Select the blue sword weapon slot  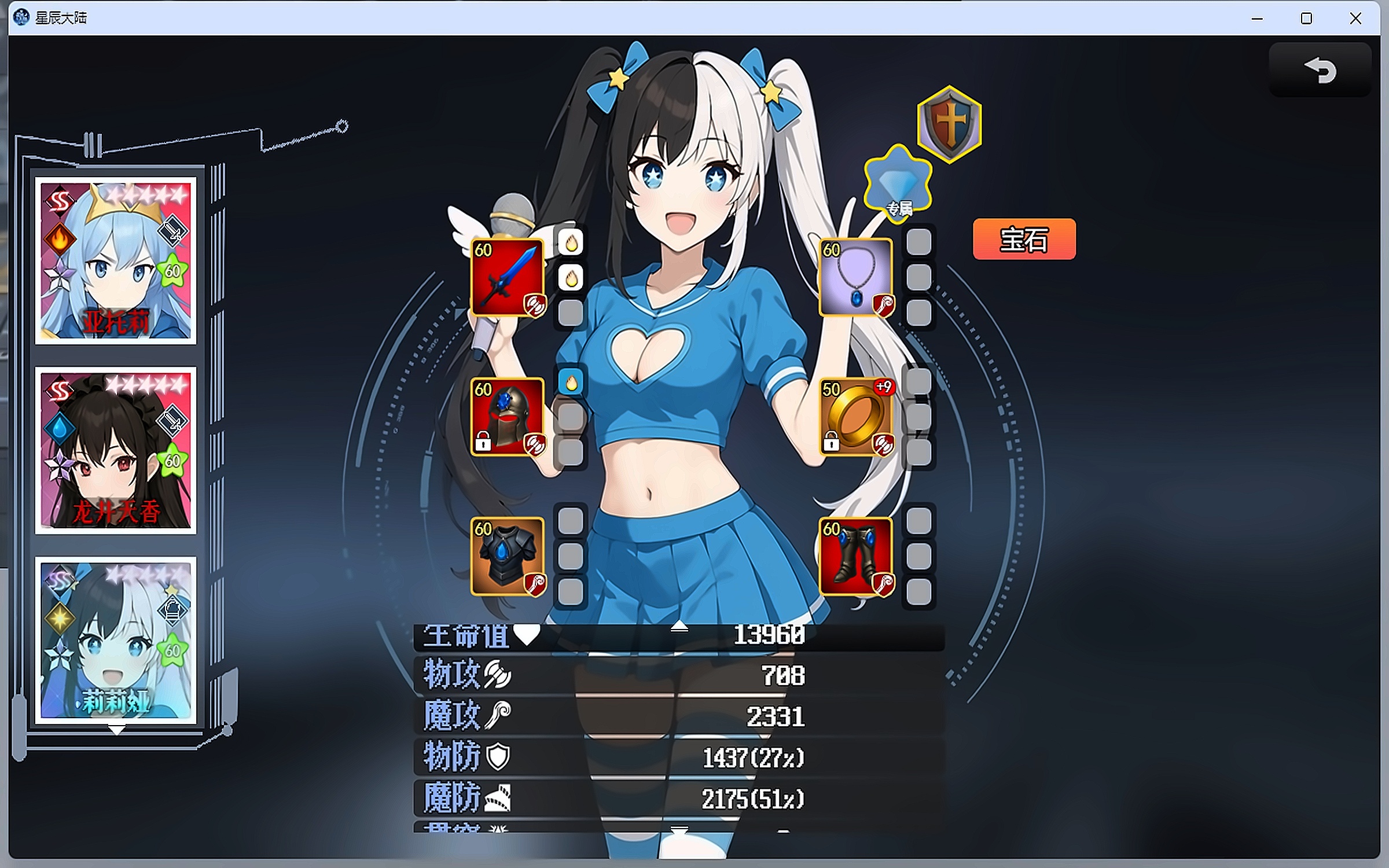click(x=507, y=277)
